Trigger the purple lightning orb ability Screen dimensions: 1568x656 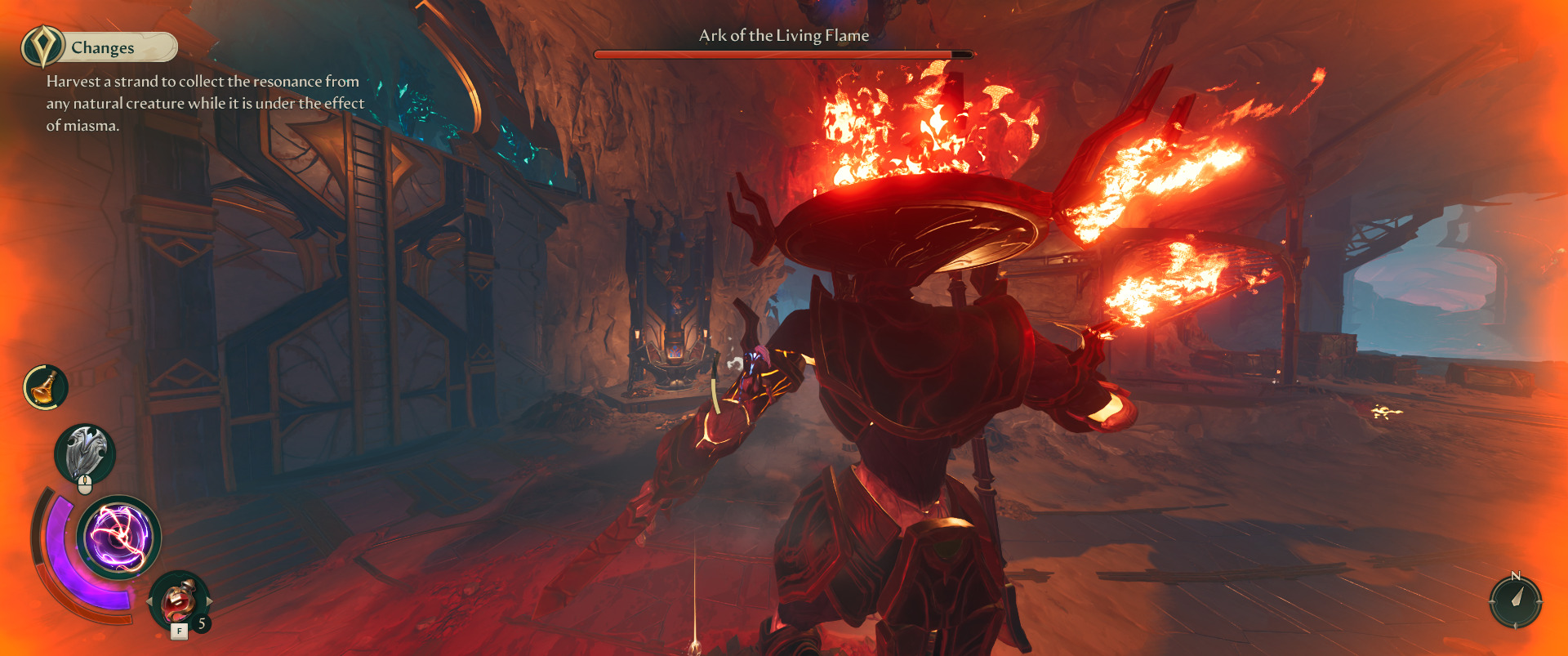(119, 538)
